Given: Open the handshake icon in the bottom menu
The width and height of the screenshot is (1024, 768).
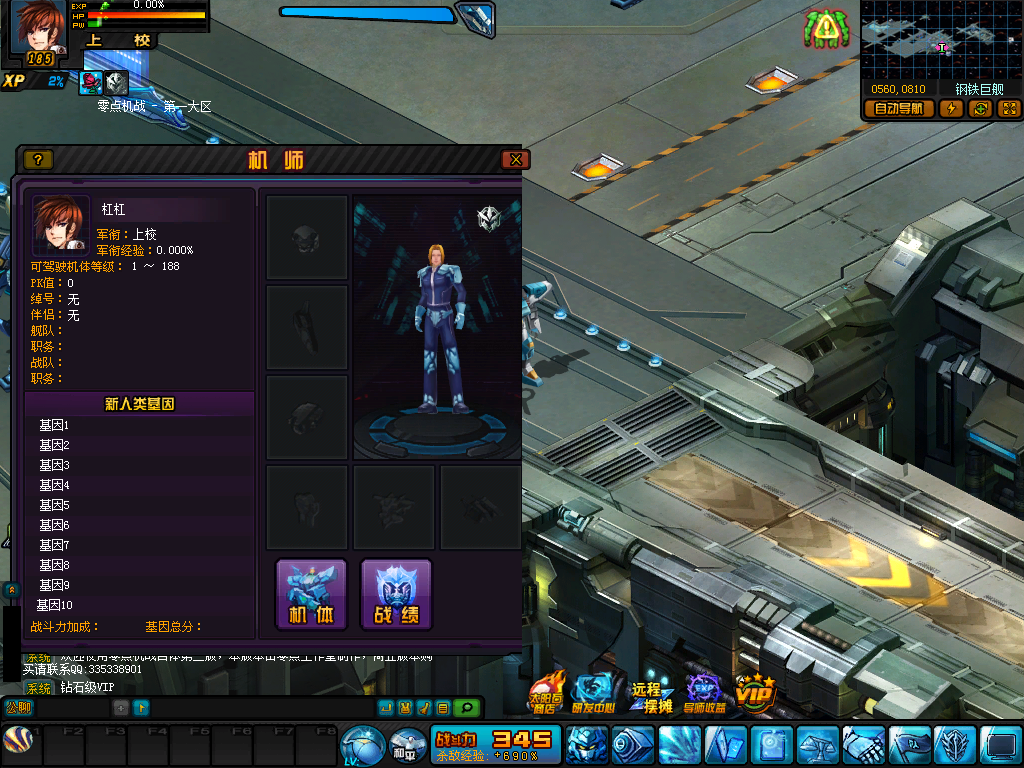Looking at the screenshot, I should pos(863,746).
